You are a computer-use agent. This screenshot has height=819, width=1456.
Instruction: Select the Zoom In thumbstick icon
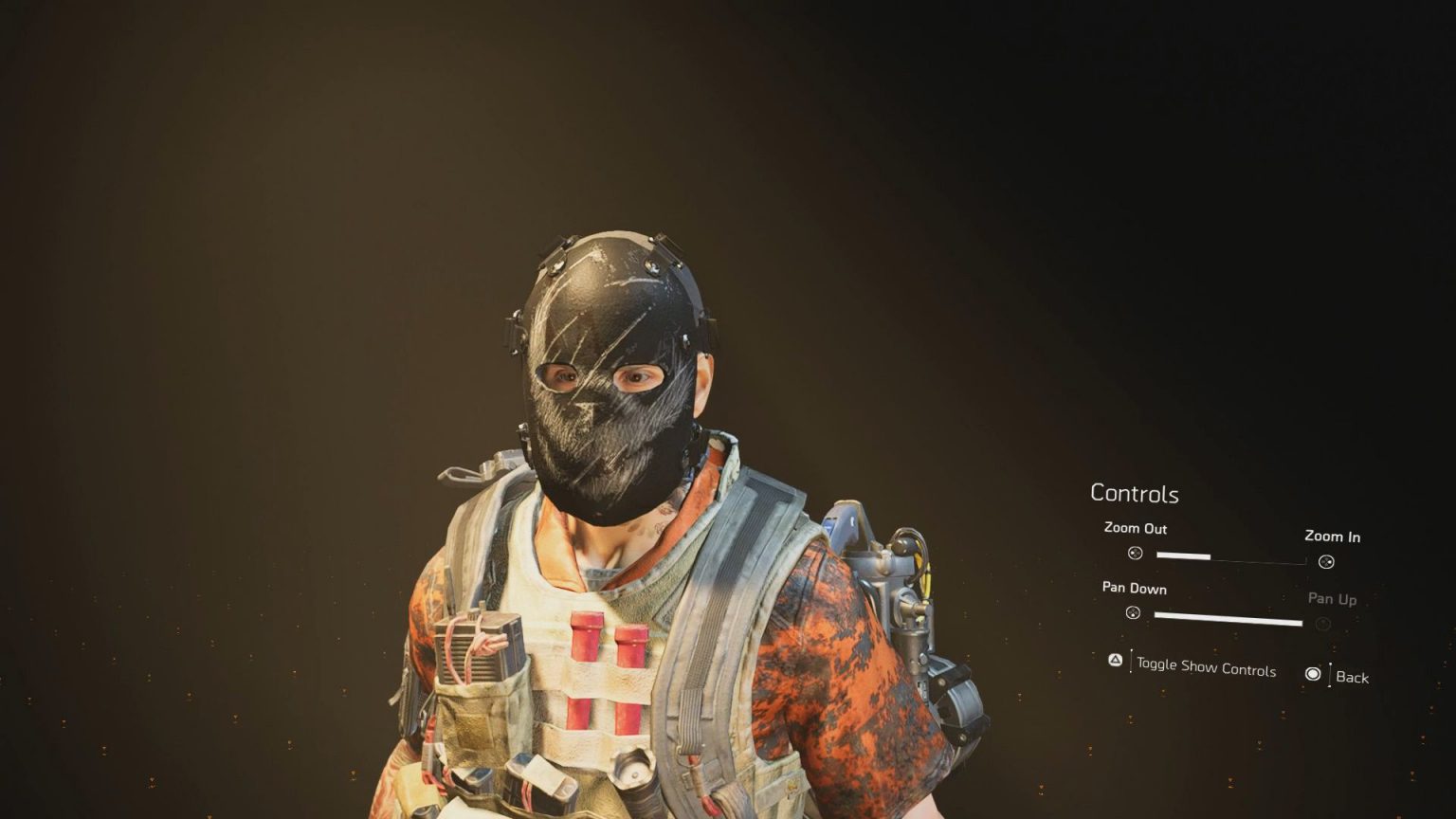[x=1327, y=562]
